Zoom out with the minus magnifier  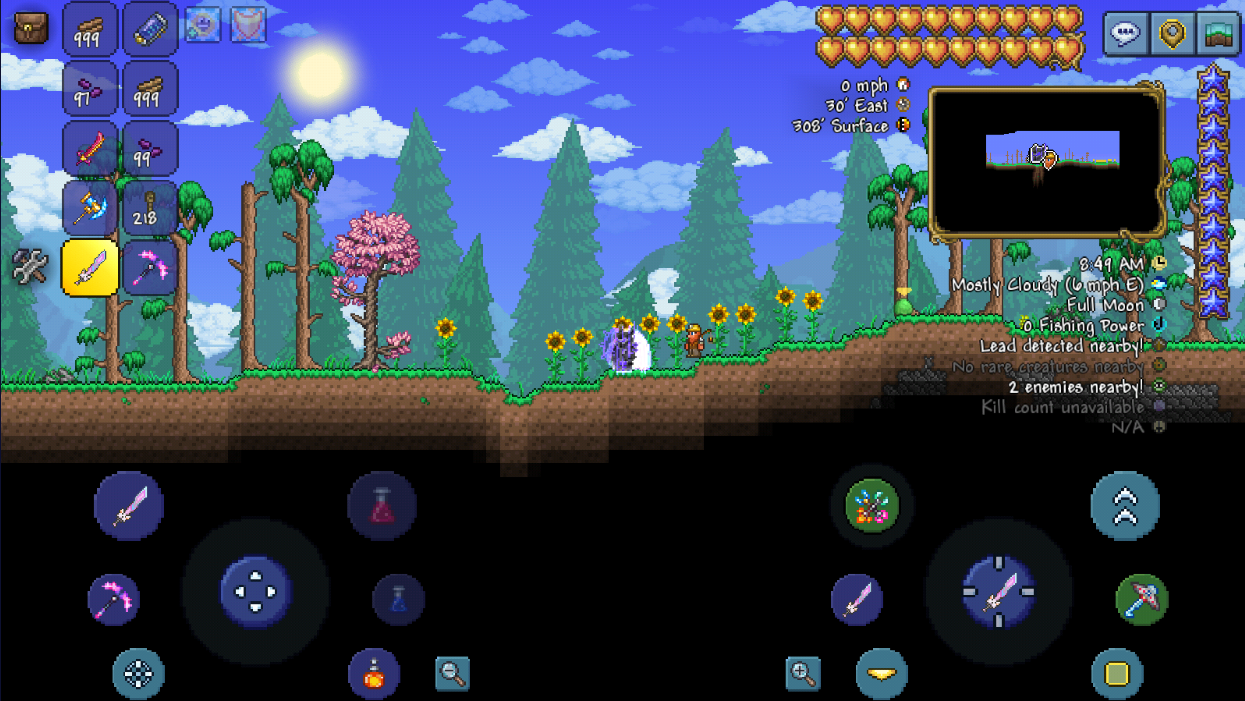[453, 674]
